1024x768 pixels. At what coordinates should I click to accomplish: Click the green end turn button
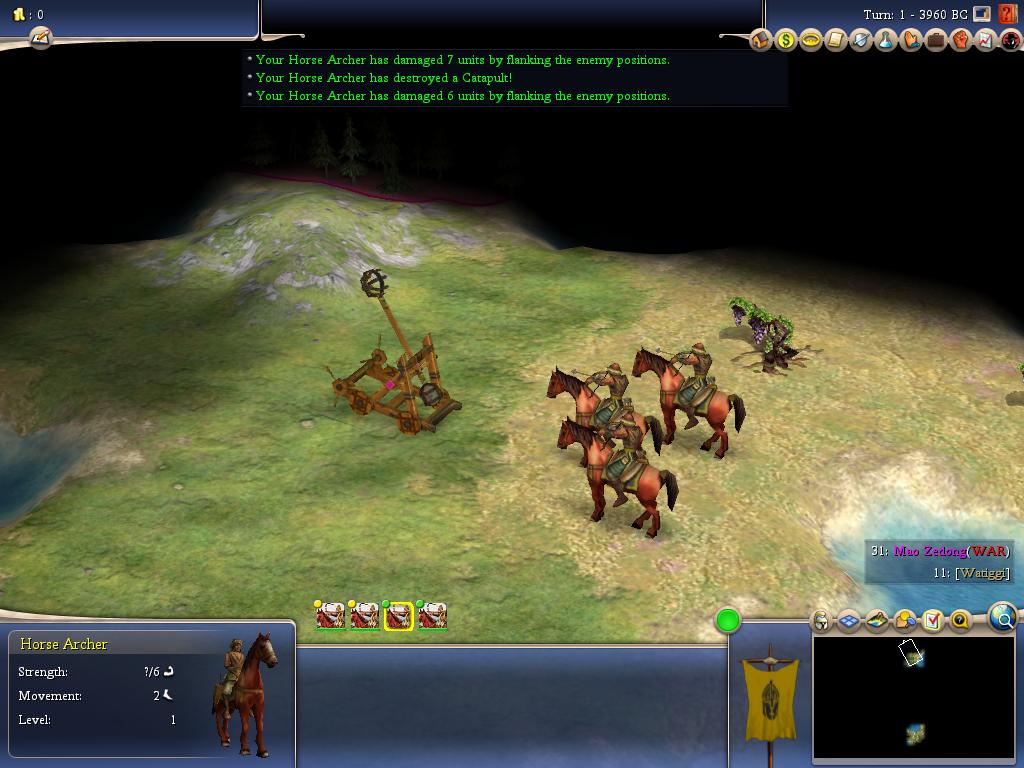pos(728,621)
